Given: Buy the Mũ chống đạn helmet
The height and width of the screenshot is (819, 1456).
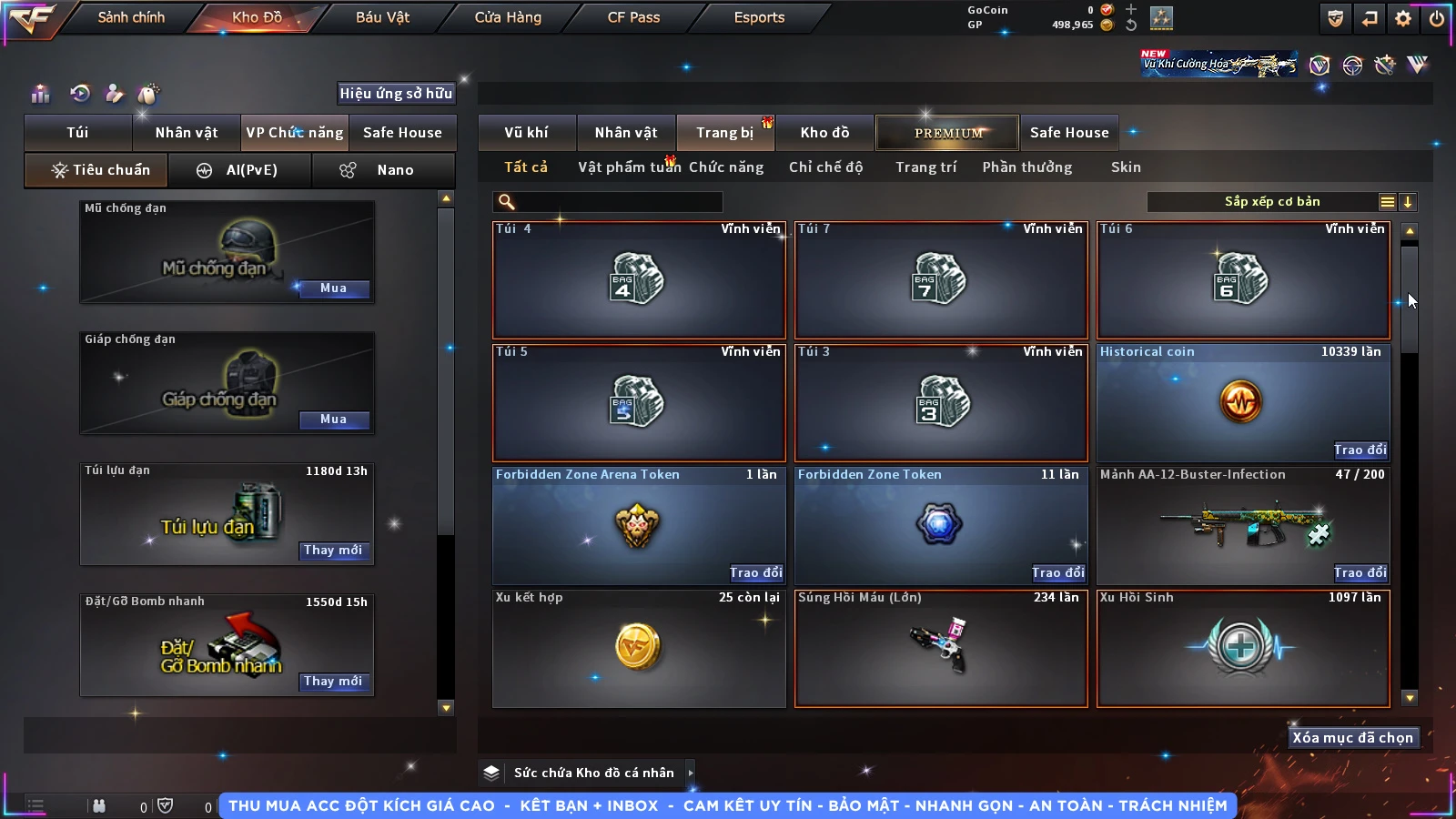Looking at the screenshot, I should tap(333, 288).
